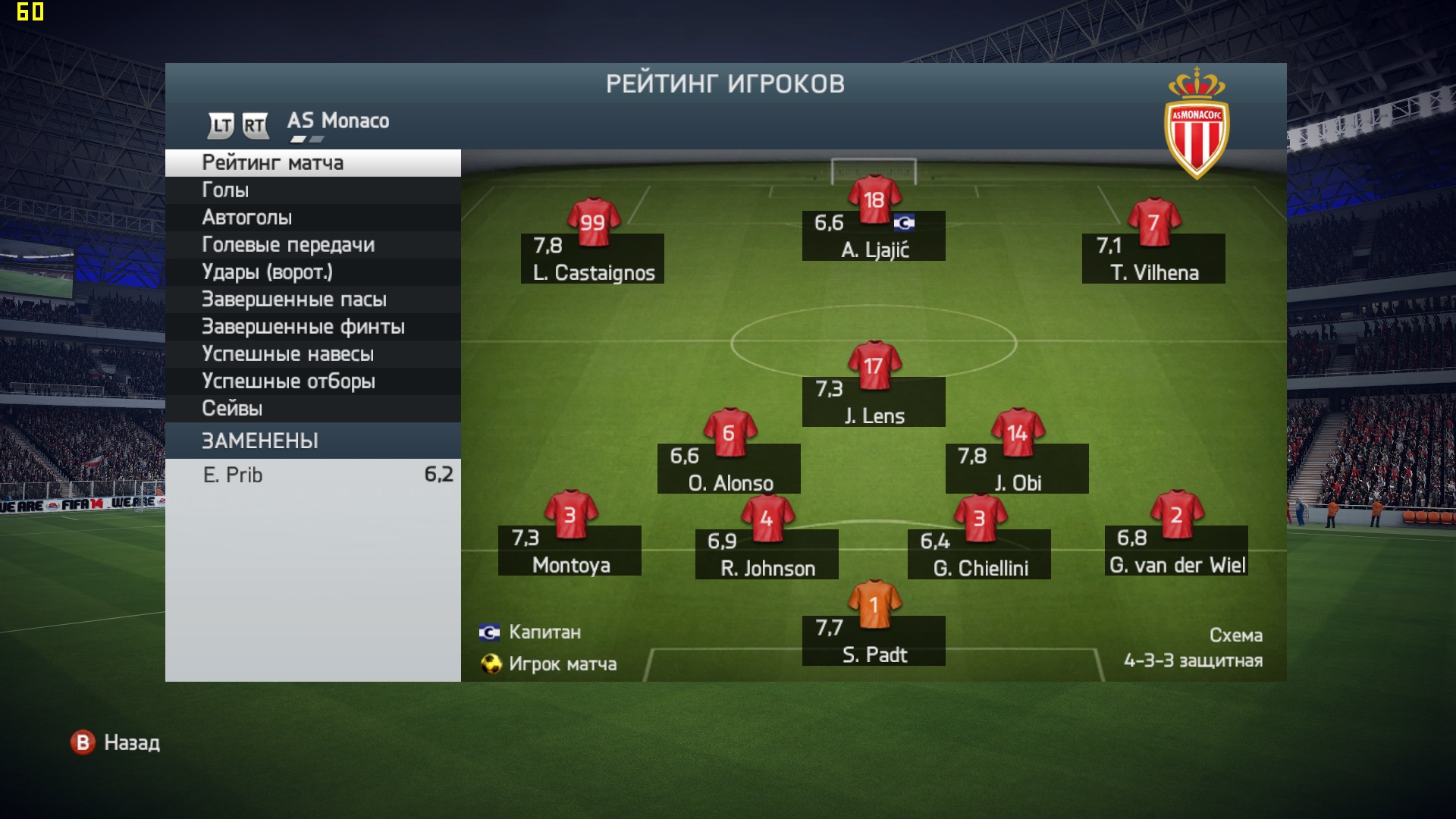The height and width of the screenshot is (819, 1456).
Task: Show the Завершенные финты stat
Action: coord(312,327)
